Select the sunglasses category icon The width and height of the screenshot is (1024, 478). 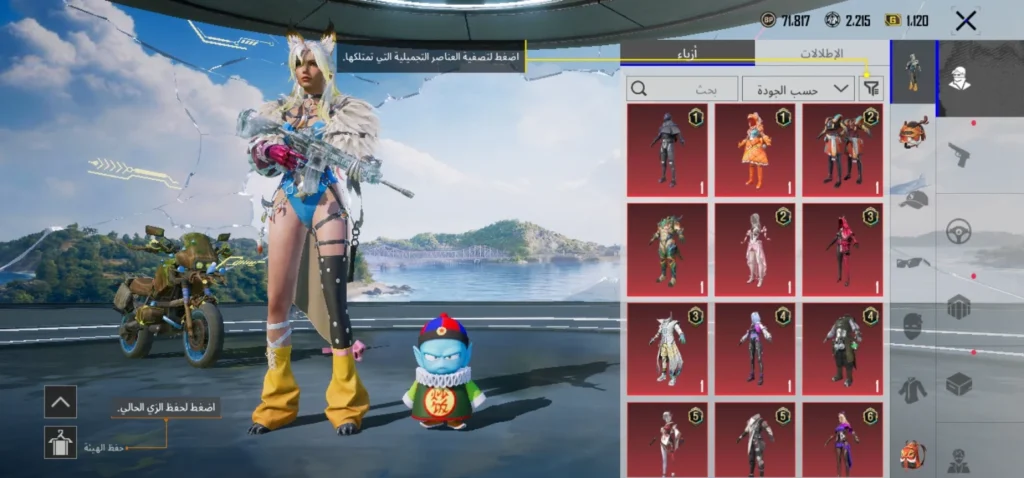pos(912,263)
